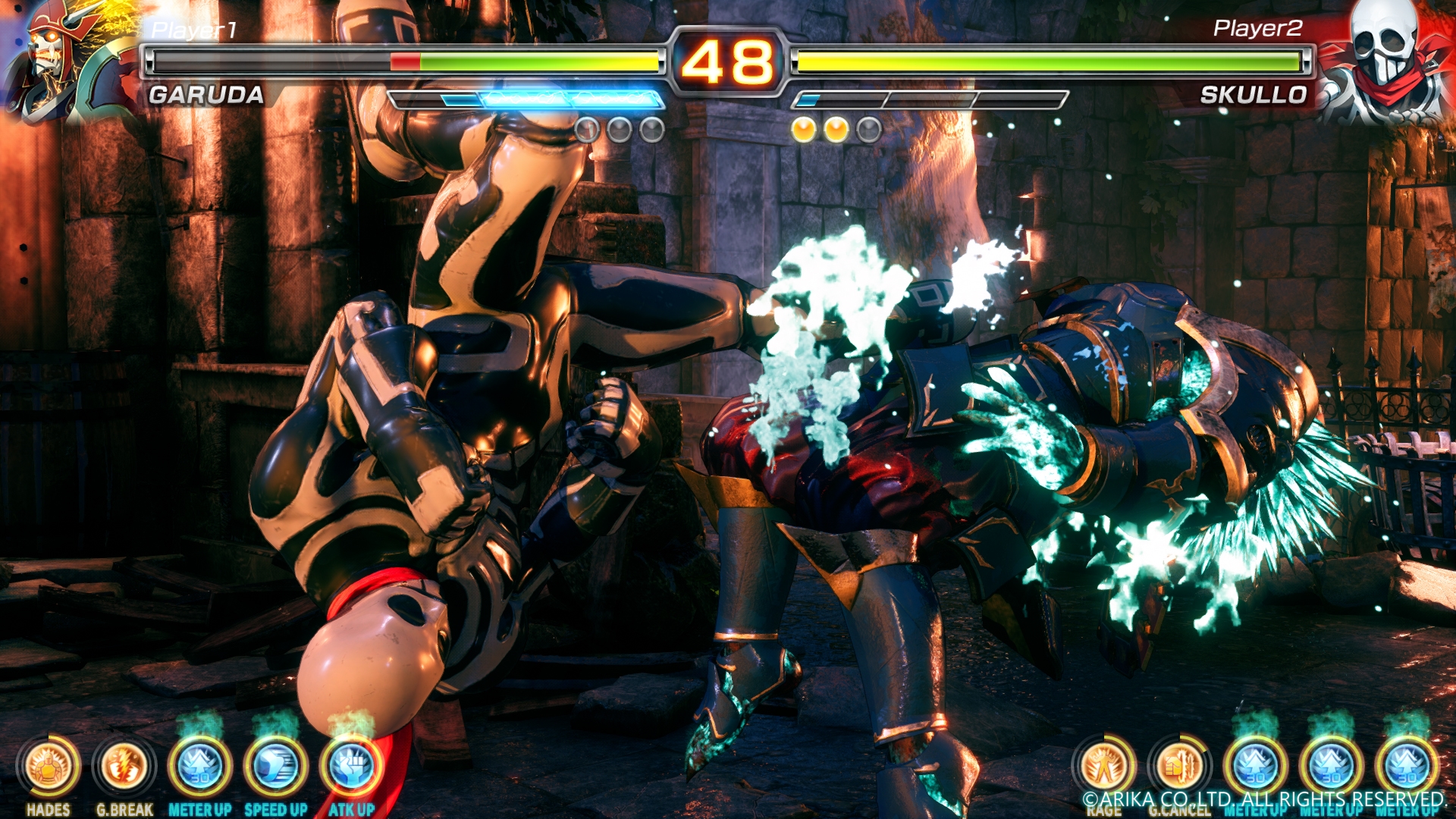This screenshot has height=819, width=1456.
Task: Select the Hades Gougi icon
Action: pyautogui.click(x=49, y=767)
